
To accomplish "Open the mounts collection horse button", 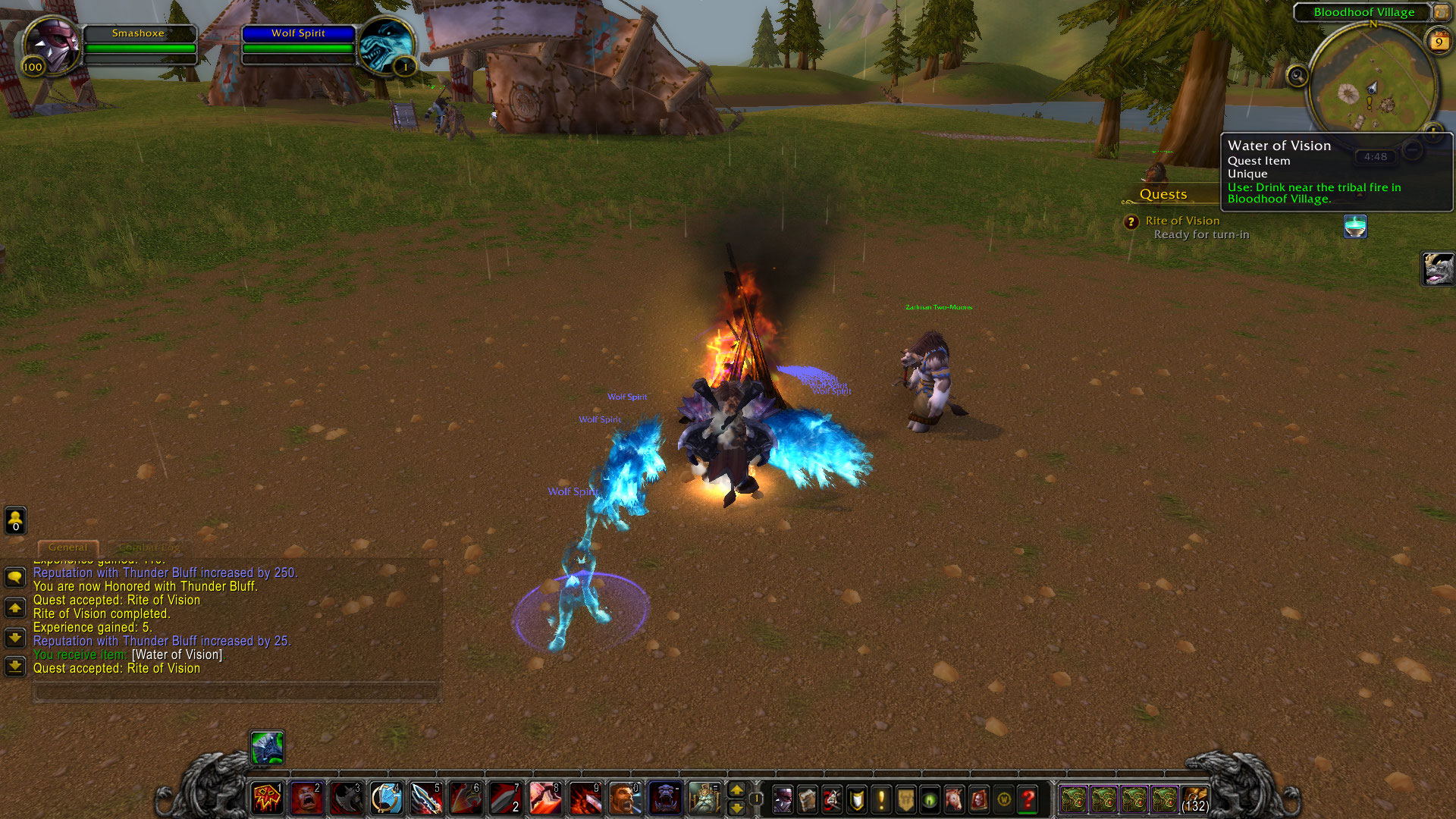I will point(954,799).
